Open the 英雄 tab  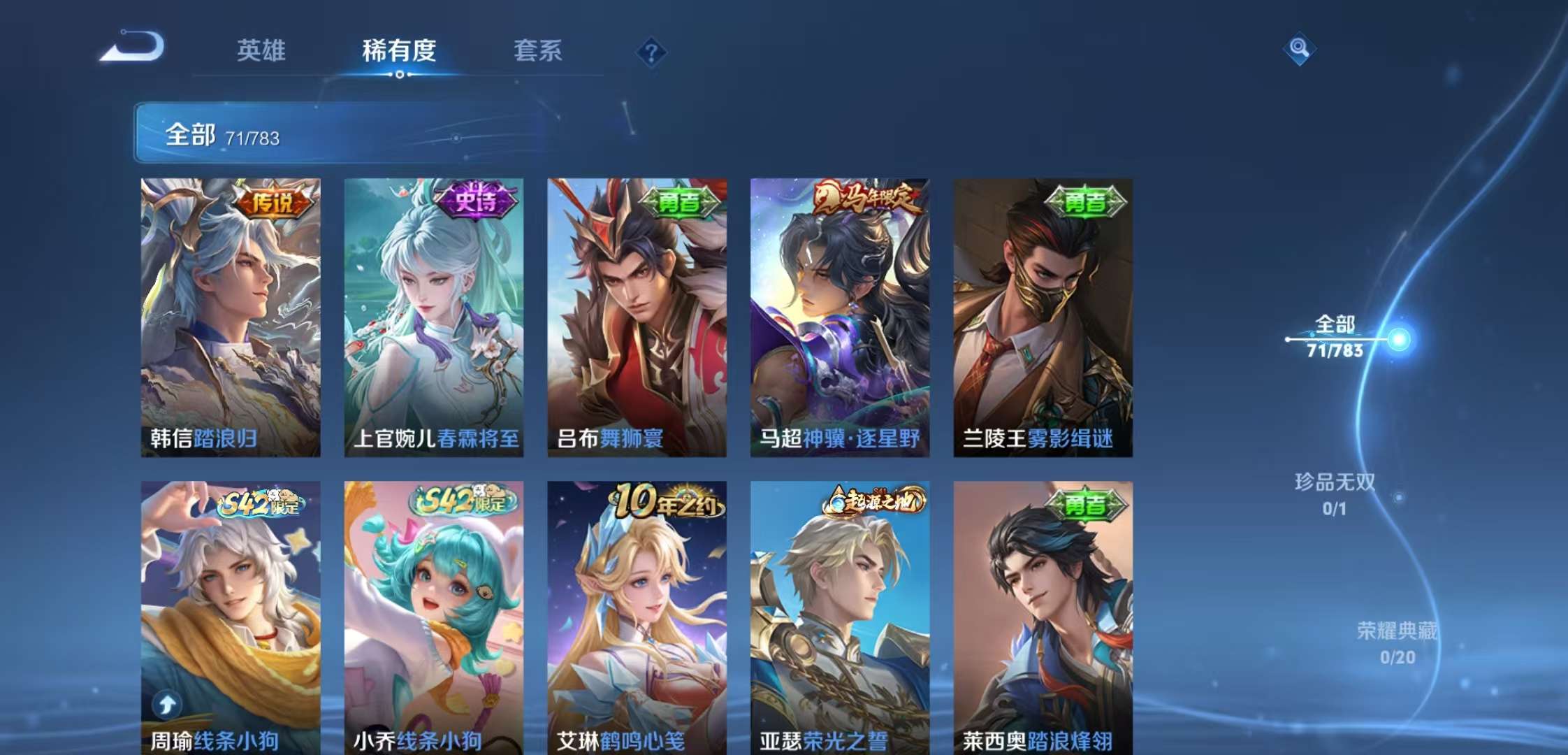pyautogui.click(x=262, y=50)
